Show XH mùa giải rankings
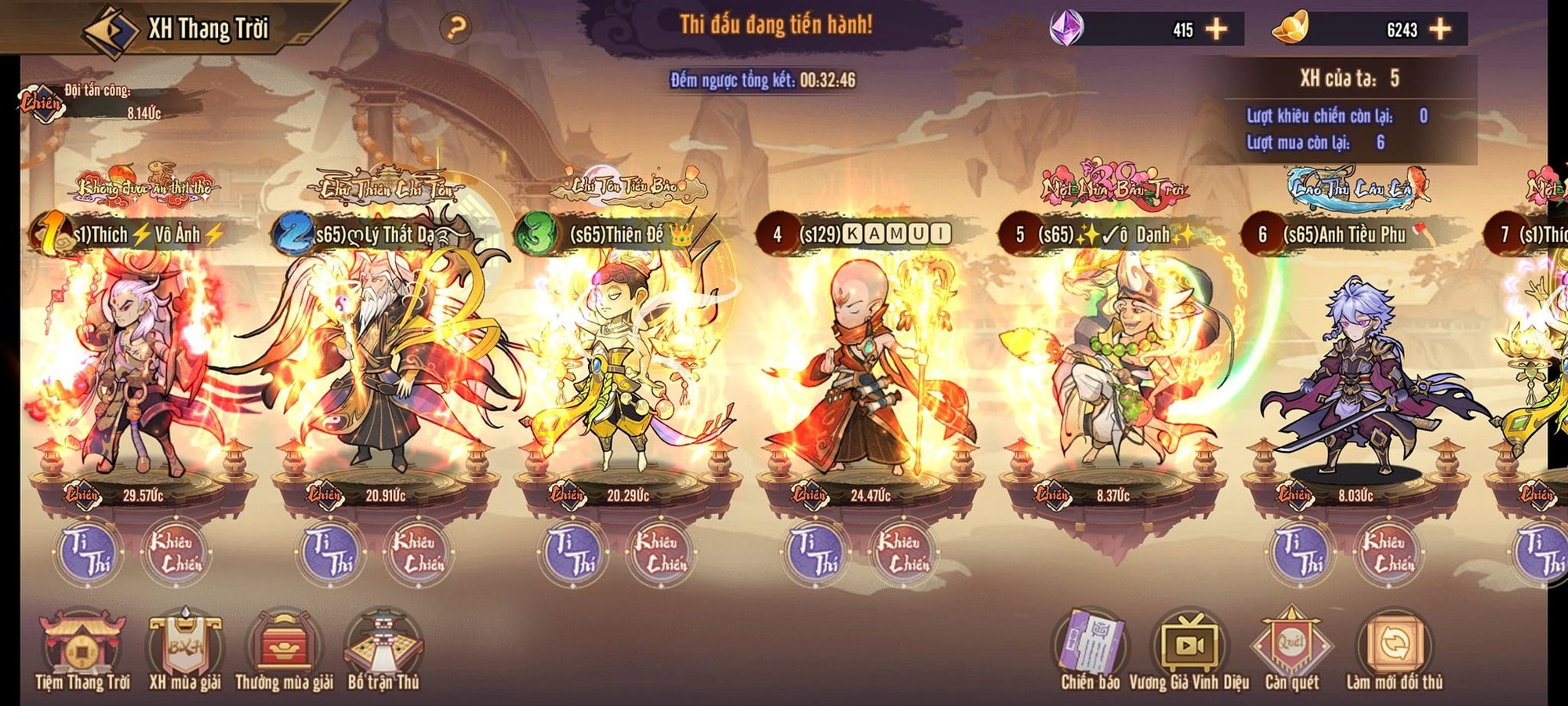 click(185, 650)
